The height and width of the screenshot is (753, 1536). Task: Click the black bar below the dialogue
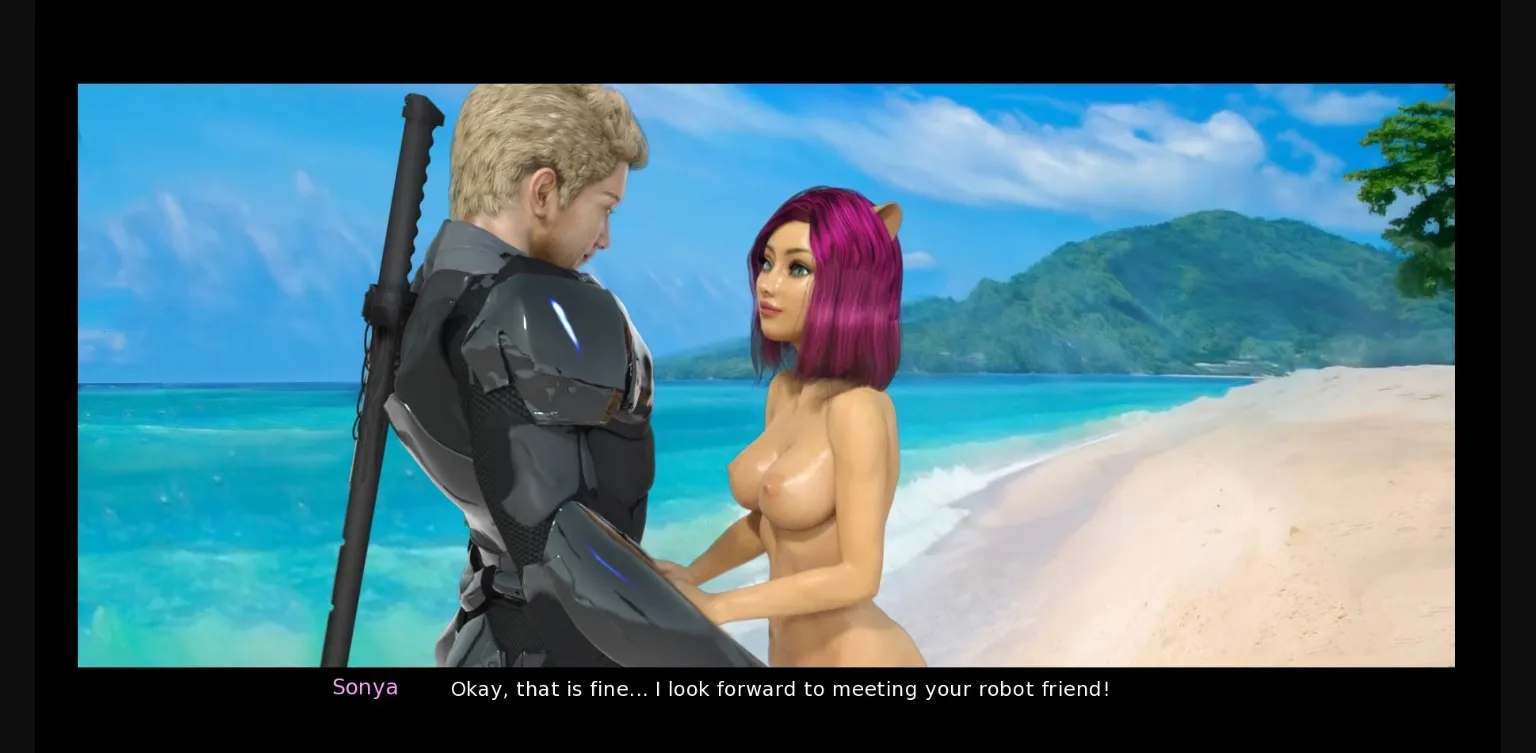pyautogui.click(x=768, y=730)
